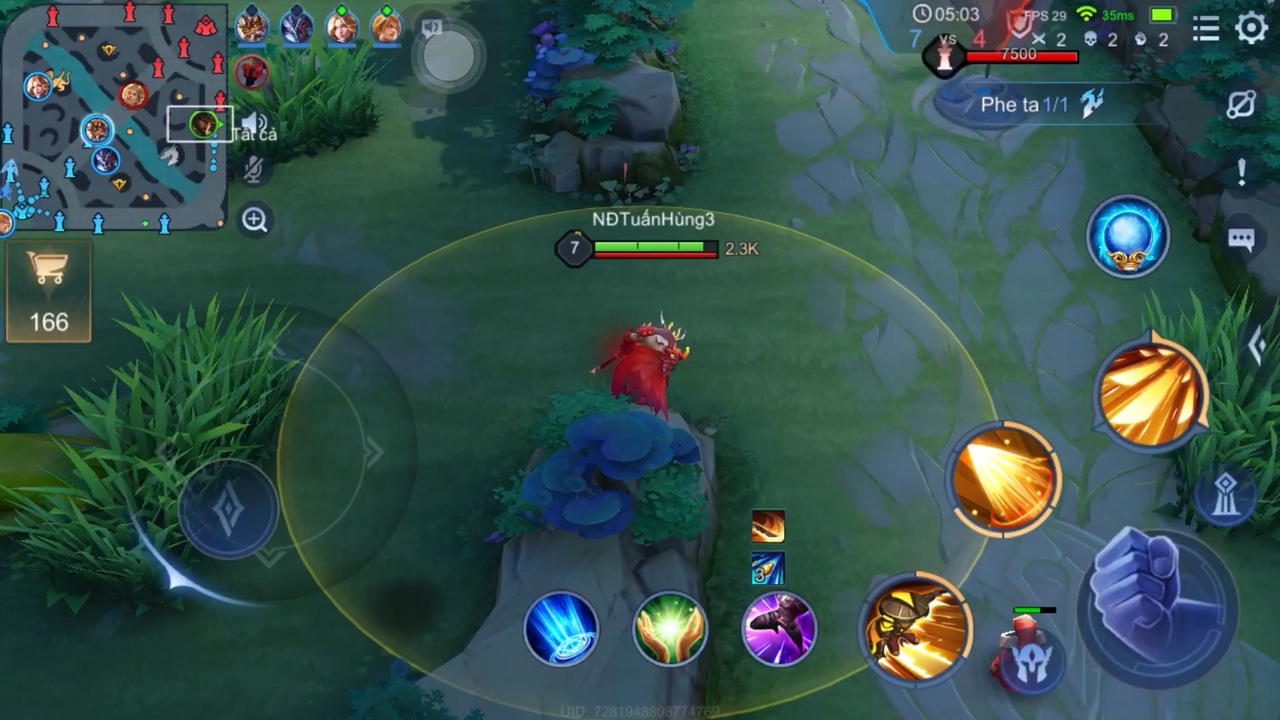
Task: Cast the golden charge first skill
Action: [x=916, y=628]
